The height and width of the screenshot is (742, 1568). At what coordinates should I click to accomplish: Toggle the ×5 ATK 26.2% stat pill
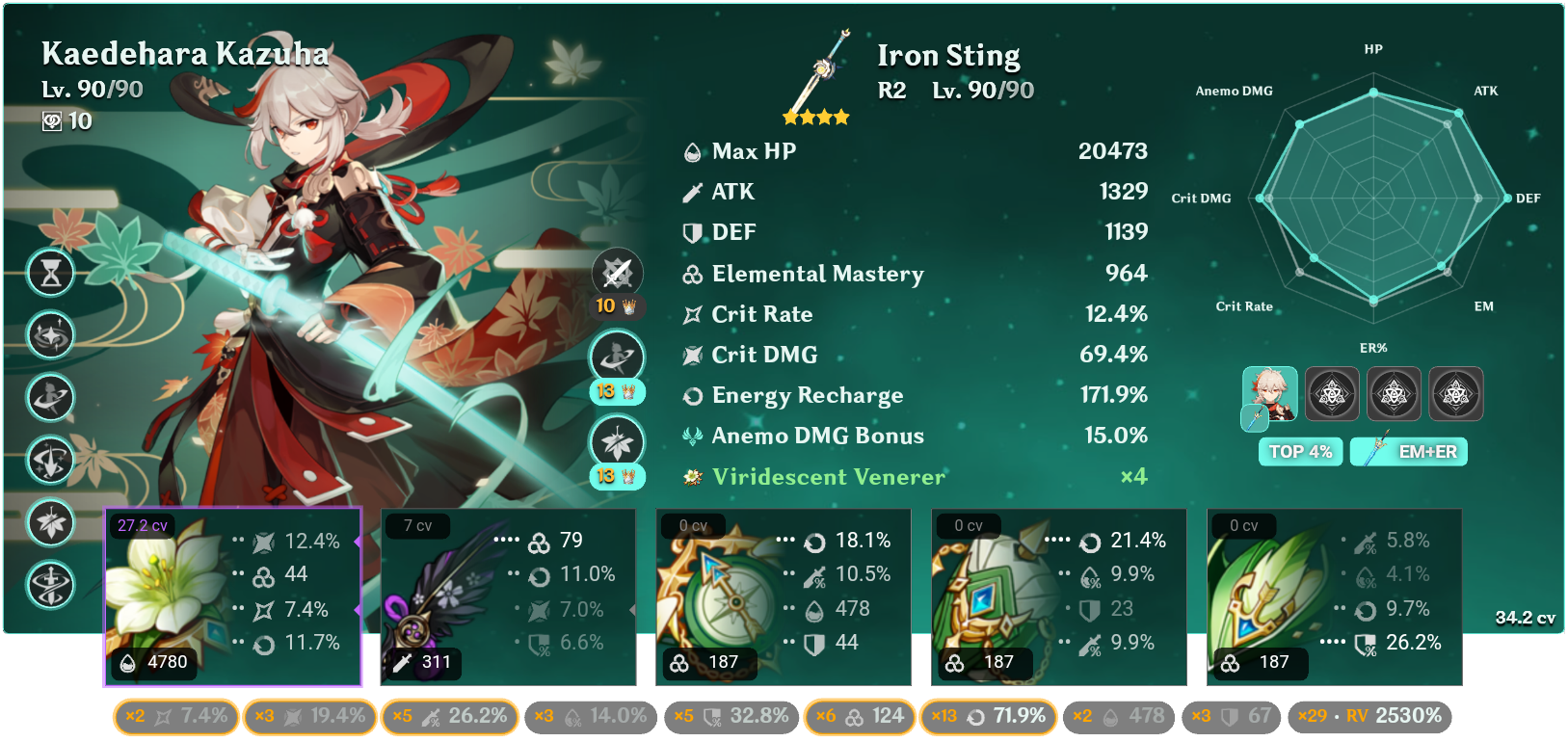tap(450, 717)
